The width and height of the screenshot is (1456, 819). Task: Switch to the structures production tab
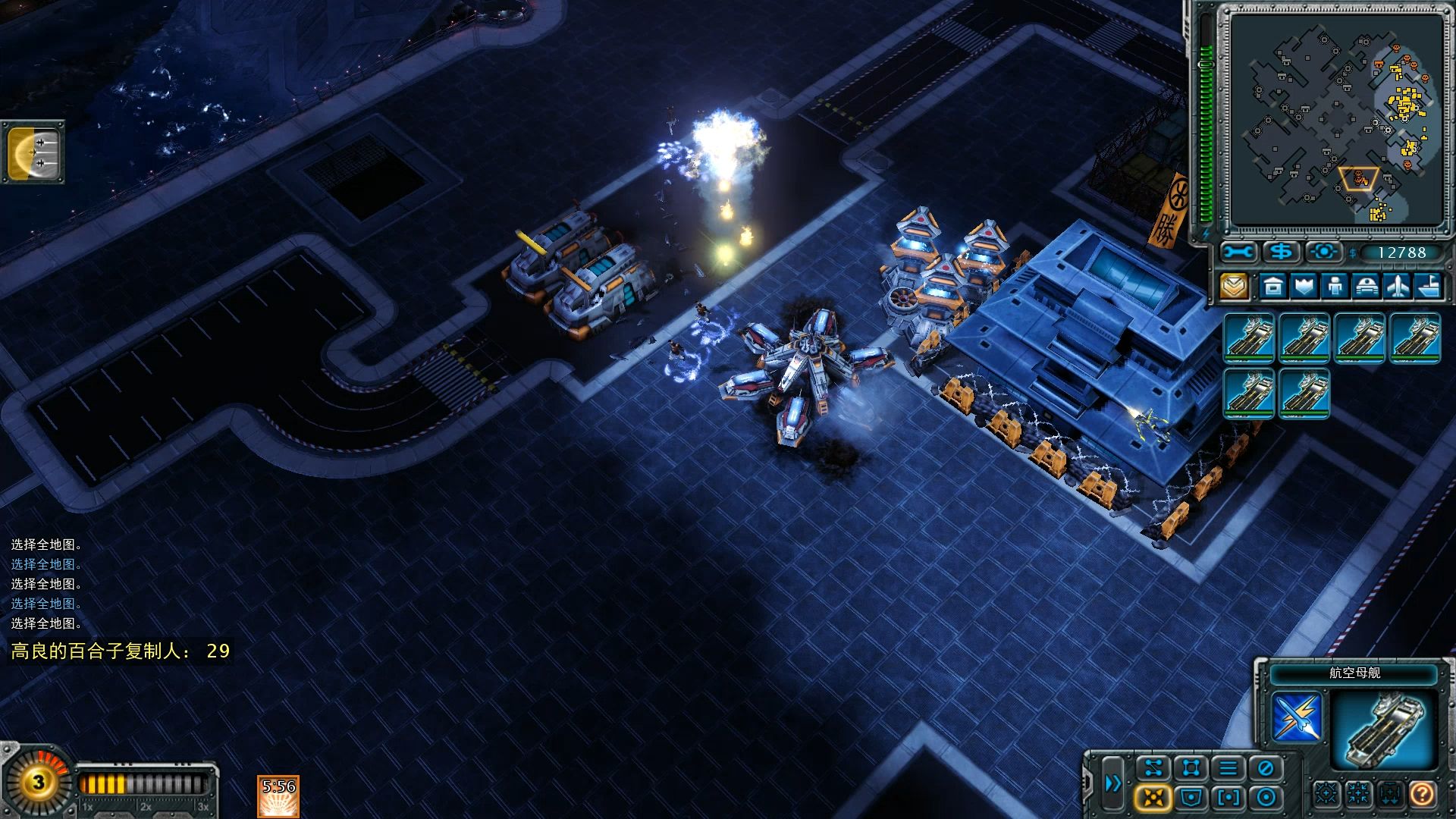[1273, 286]
